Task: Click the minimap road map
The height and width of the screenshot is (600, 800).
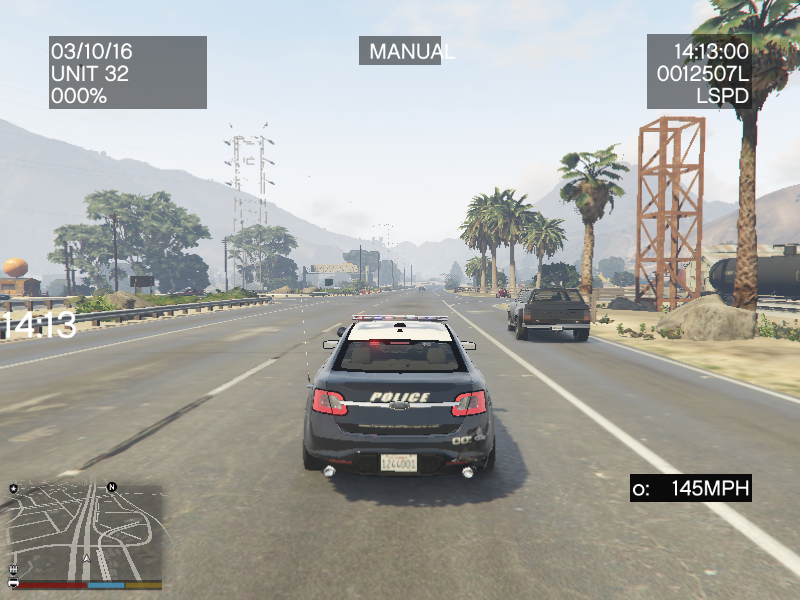Action: (84, 531)
